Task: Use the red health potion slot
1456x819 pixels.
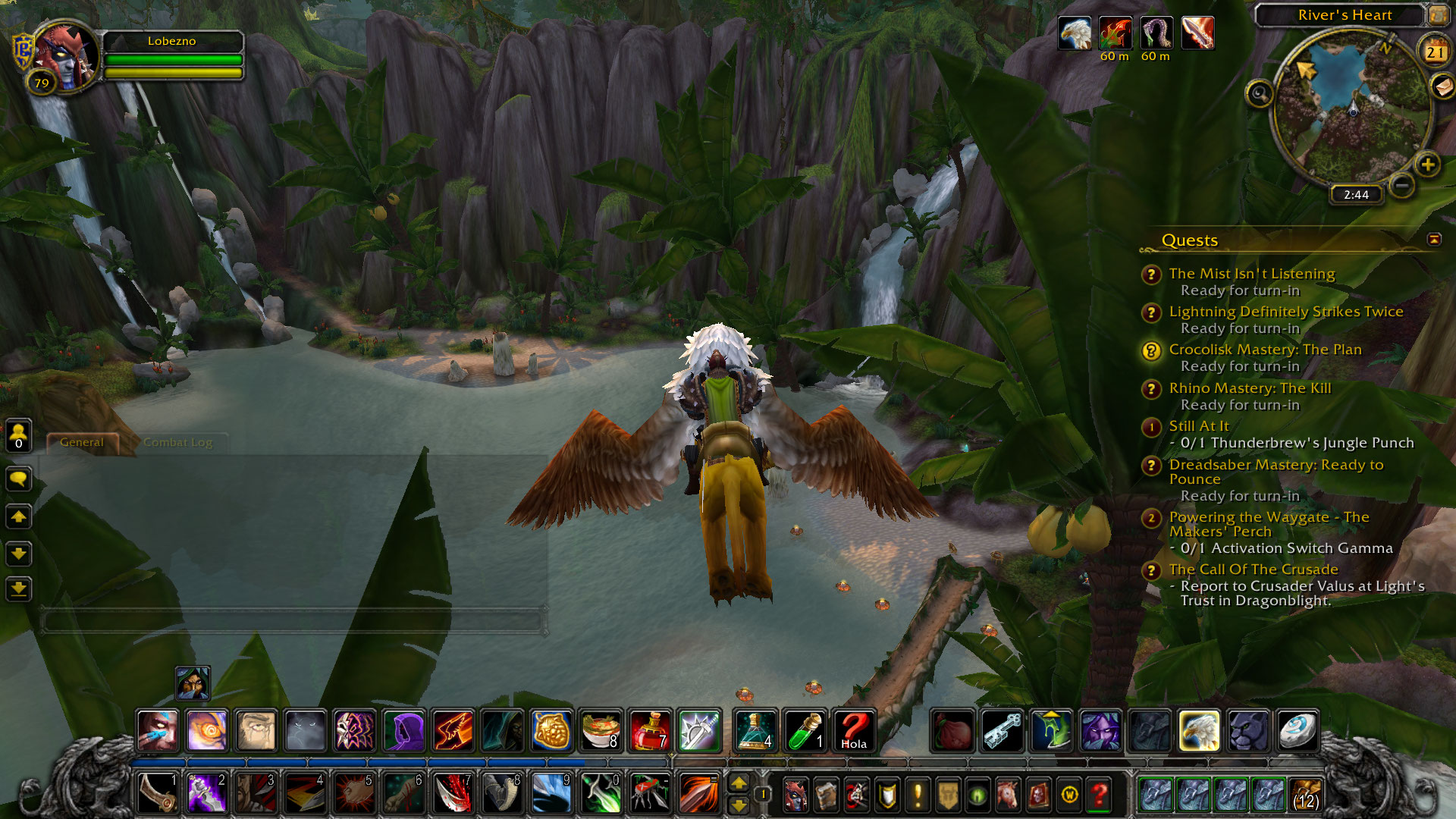Action: tap(650, 731)
